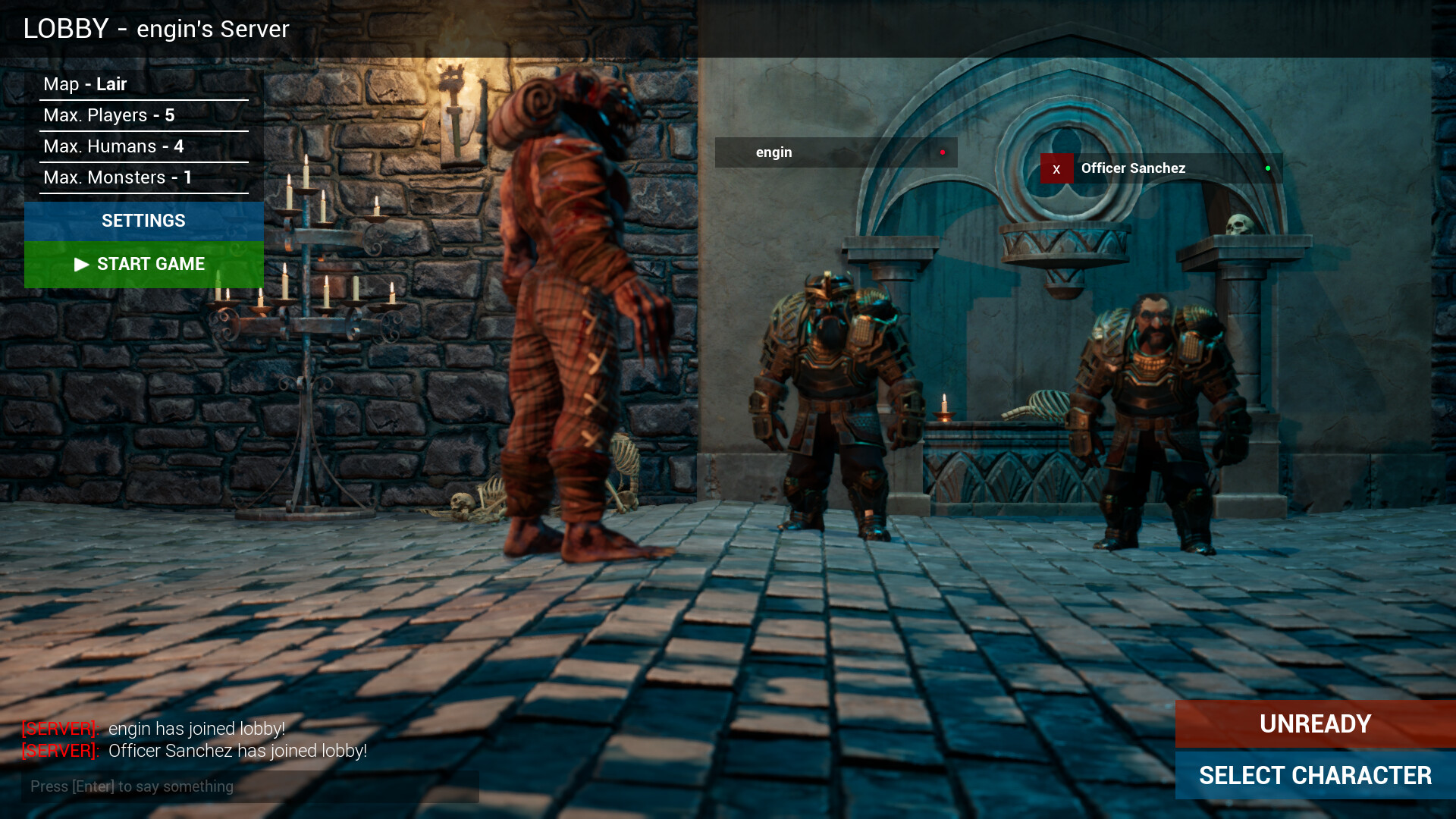Toggle the ready indicator on engin's tag
The width and height of the screenshot is (1456, 819).
(x=943, y=151)
